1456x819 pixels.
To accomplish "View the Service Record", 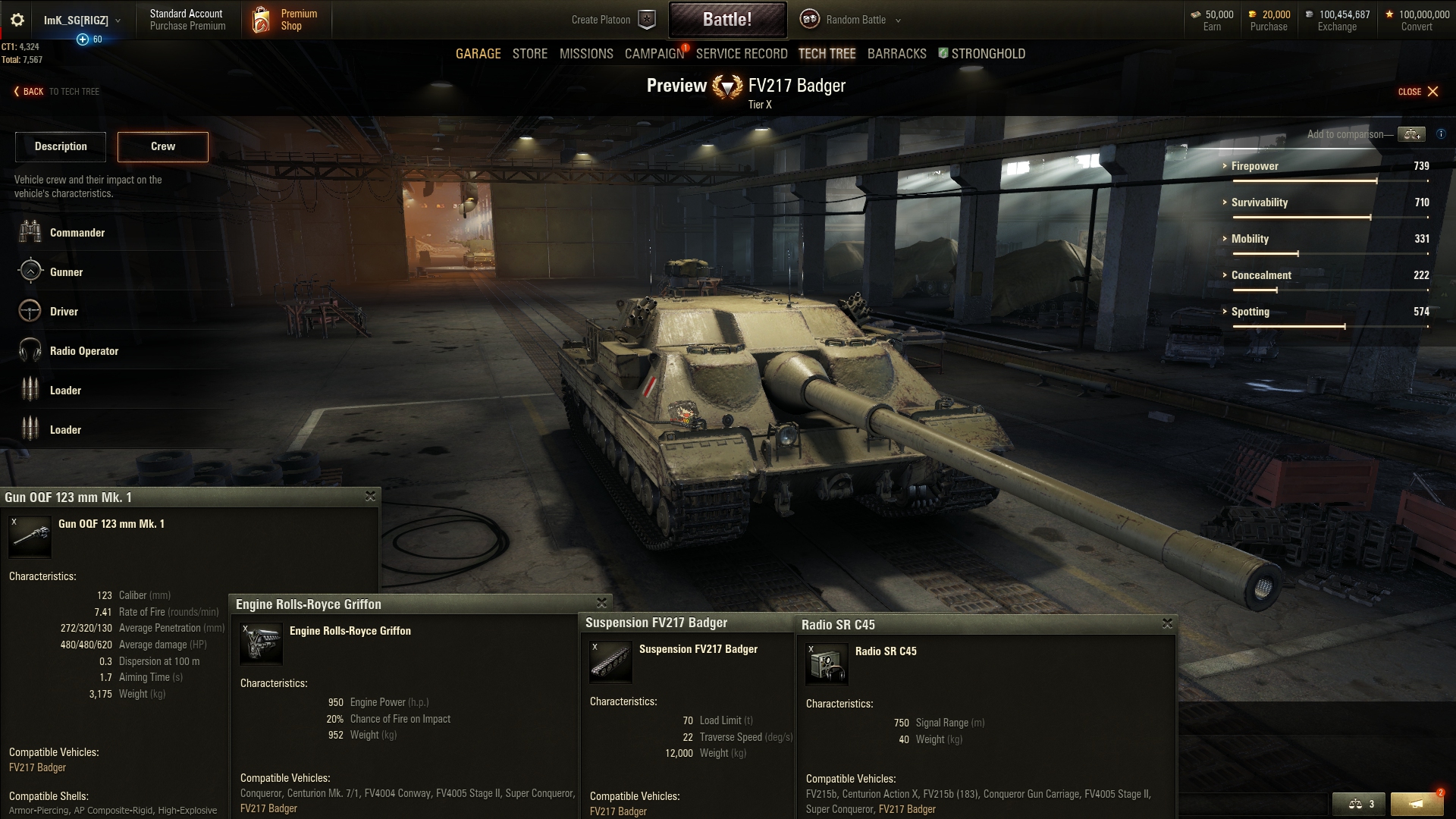I will coord(741,54).
